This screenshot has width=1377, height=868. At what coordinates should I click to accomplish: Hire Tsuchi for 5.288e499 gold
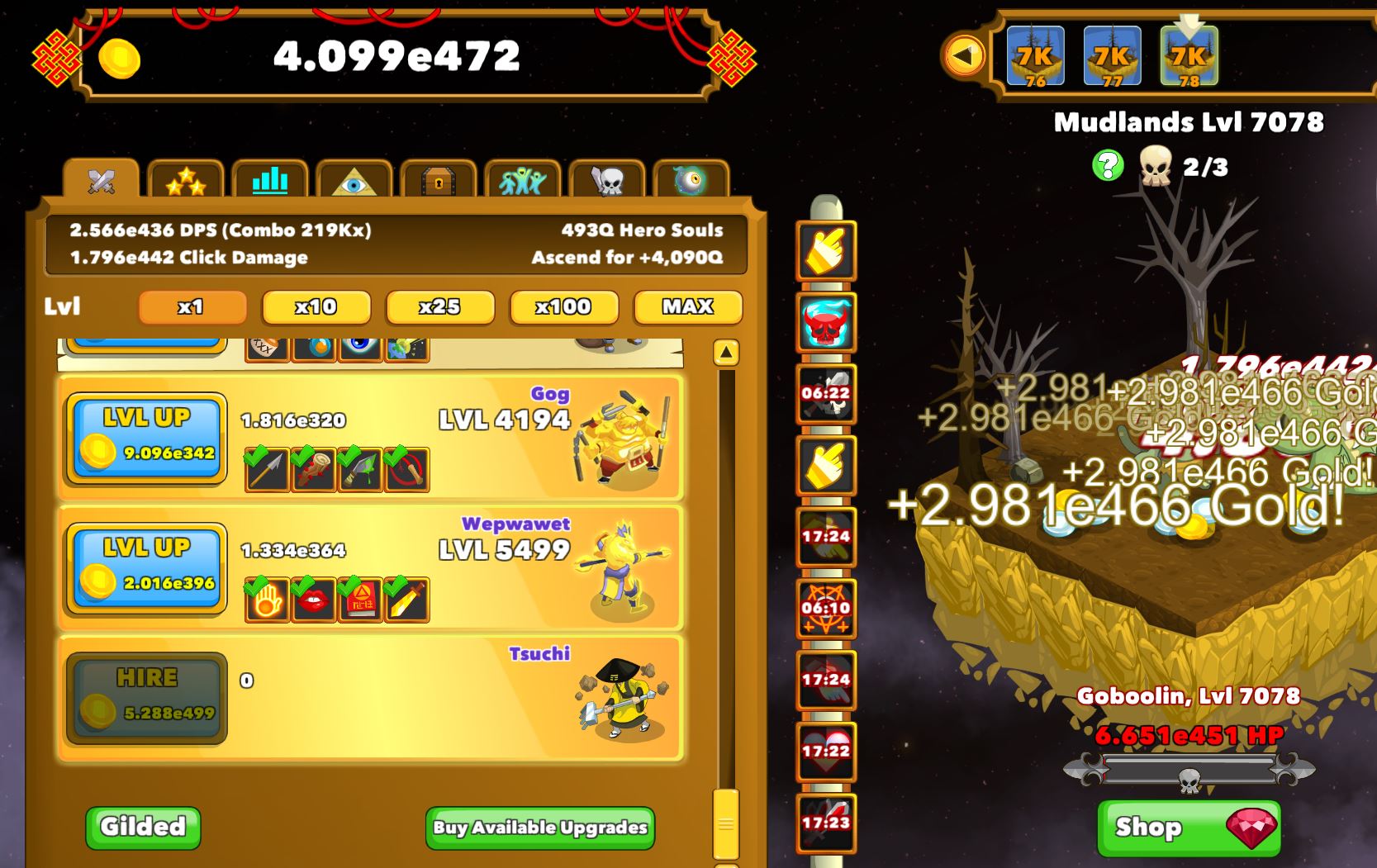tap(145, 698)
